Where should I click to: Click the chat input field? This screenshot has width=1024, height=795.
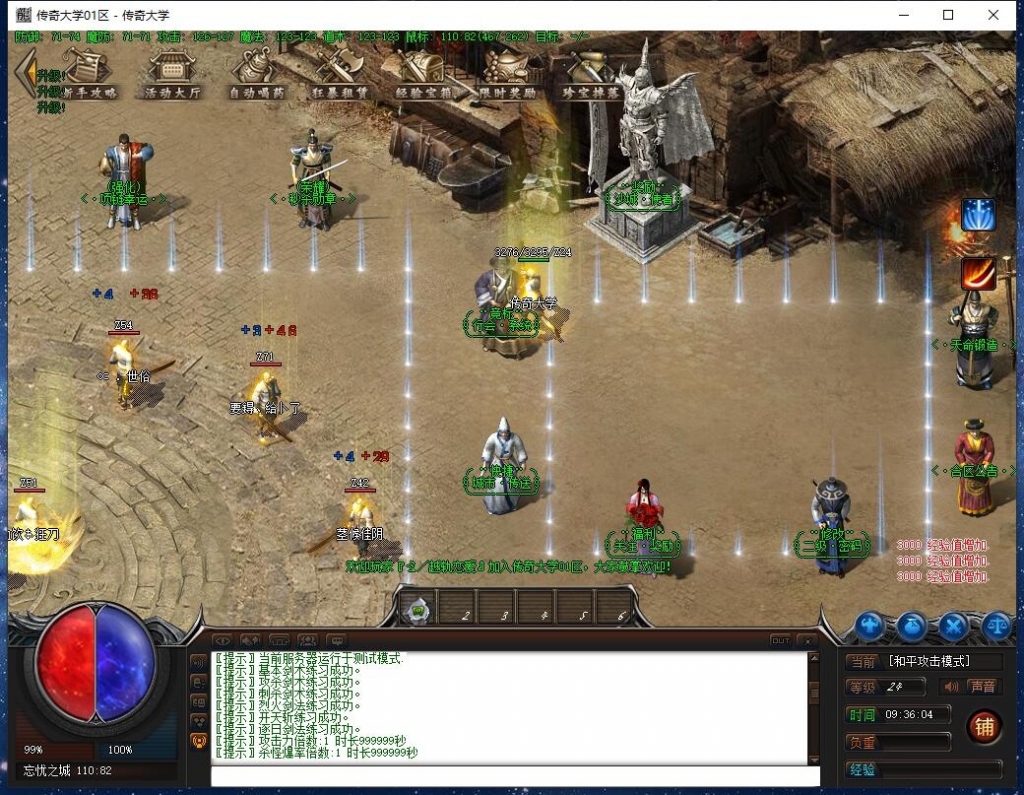[514, 775]
